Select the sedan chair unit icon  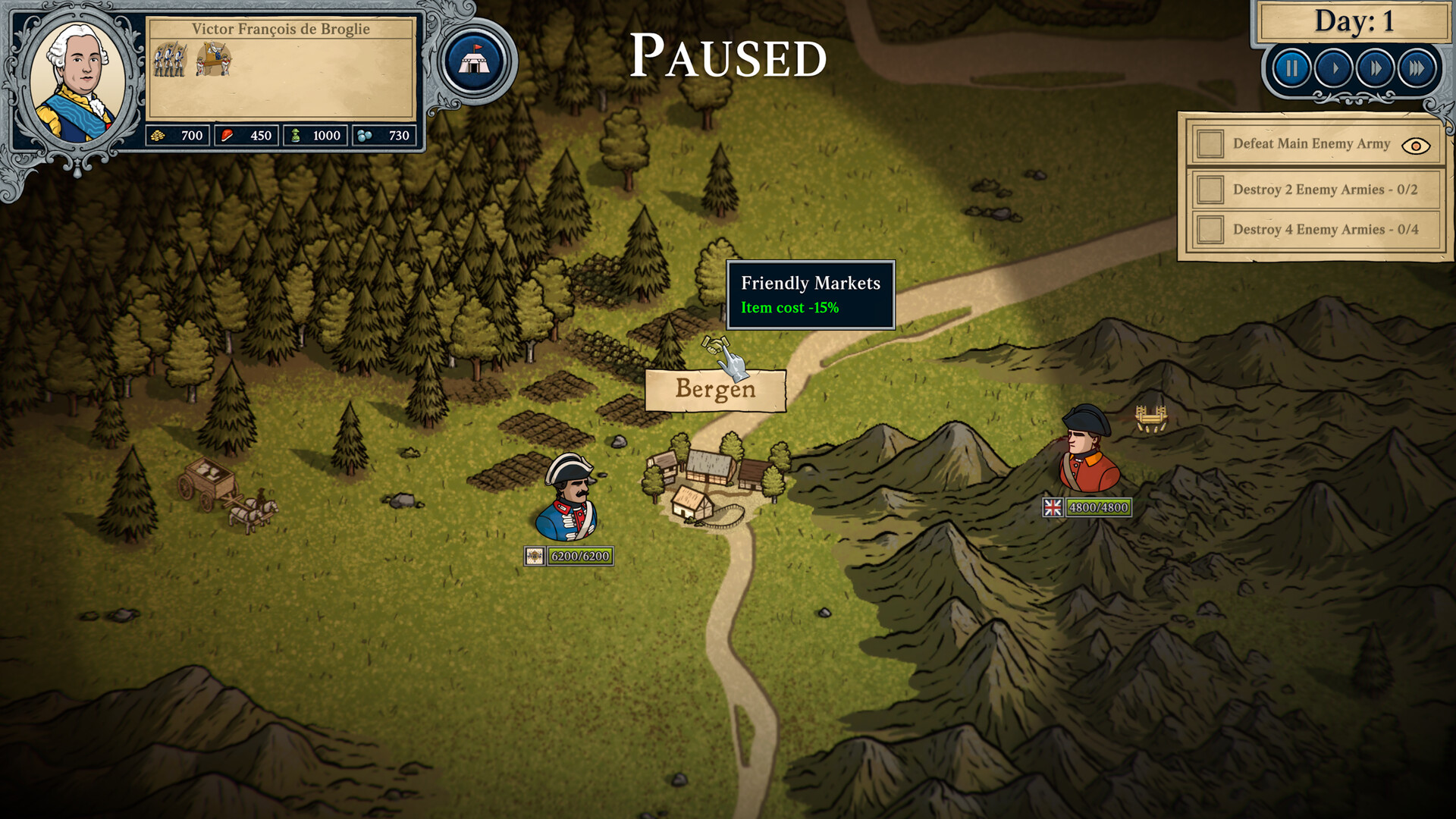[x=214, y=59]
